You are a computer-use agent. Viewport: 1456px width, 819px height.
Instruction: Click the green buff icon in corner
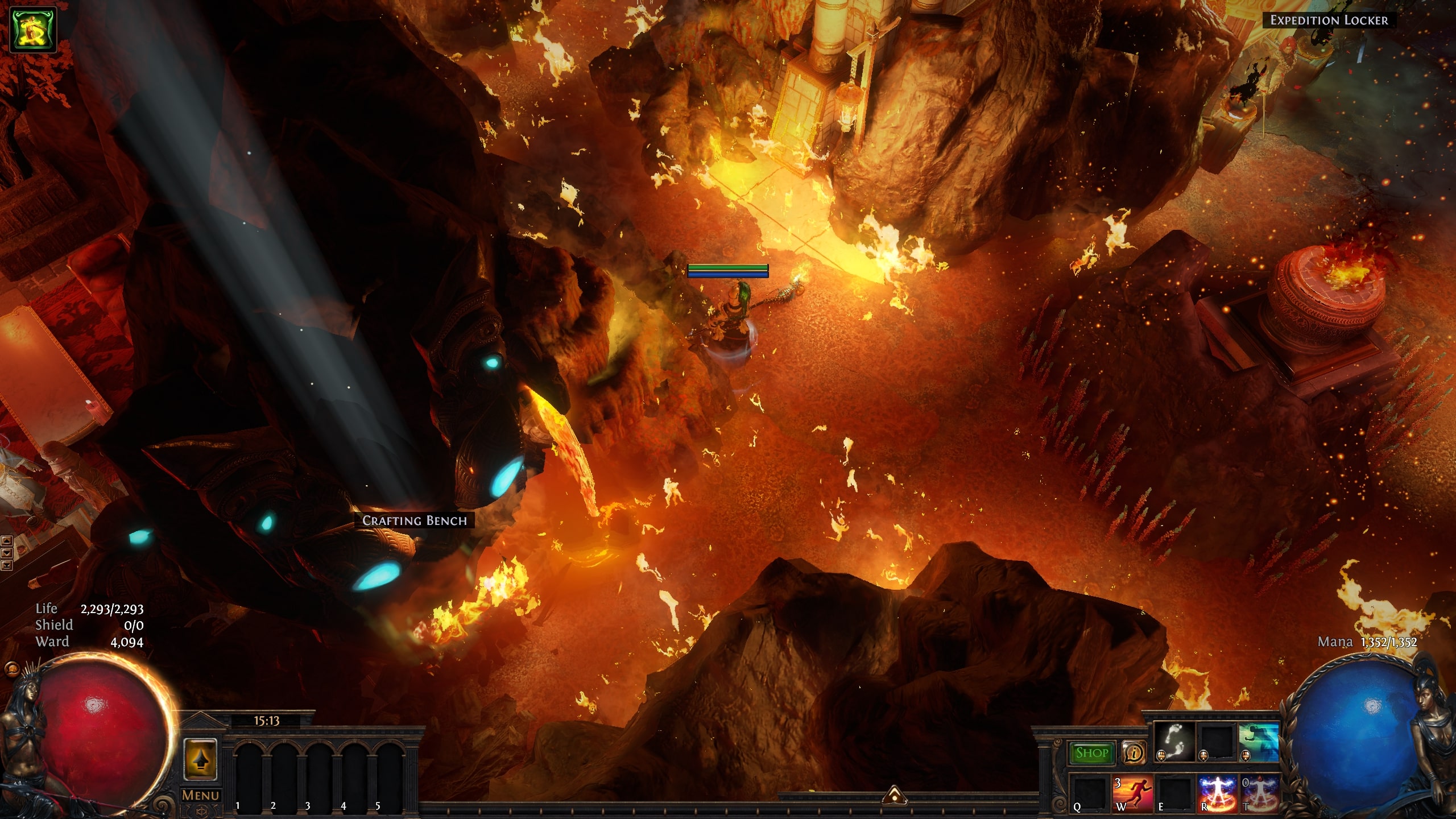pyautogui.click(x=34, y=30)
